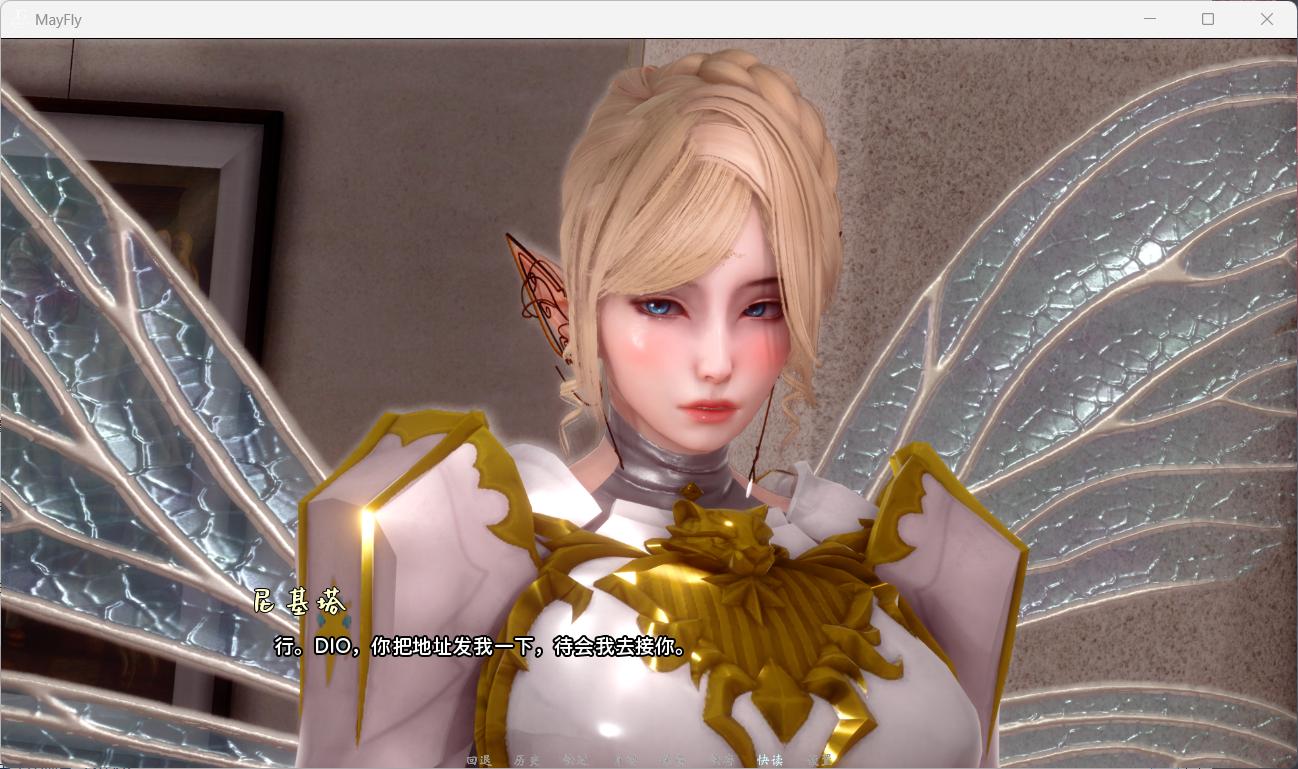Open the 历史 dialogue history log
Image resolution: width=1298 pixels, height=769 pixels.
[527, 760]
